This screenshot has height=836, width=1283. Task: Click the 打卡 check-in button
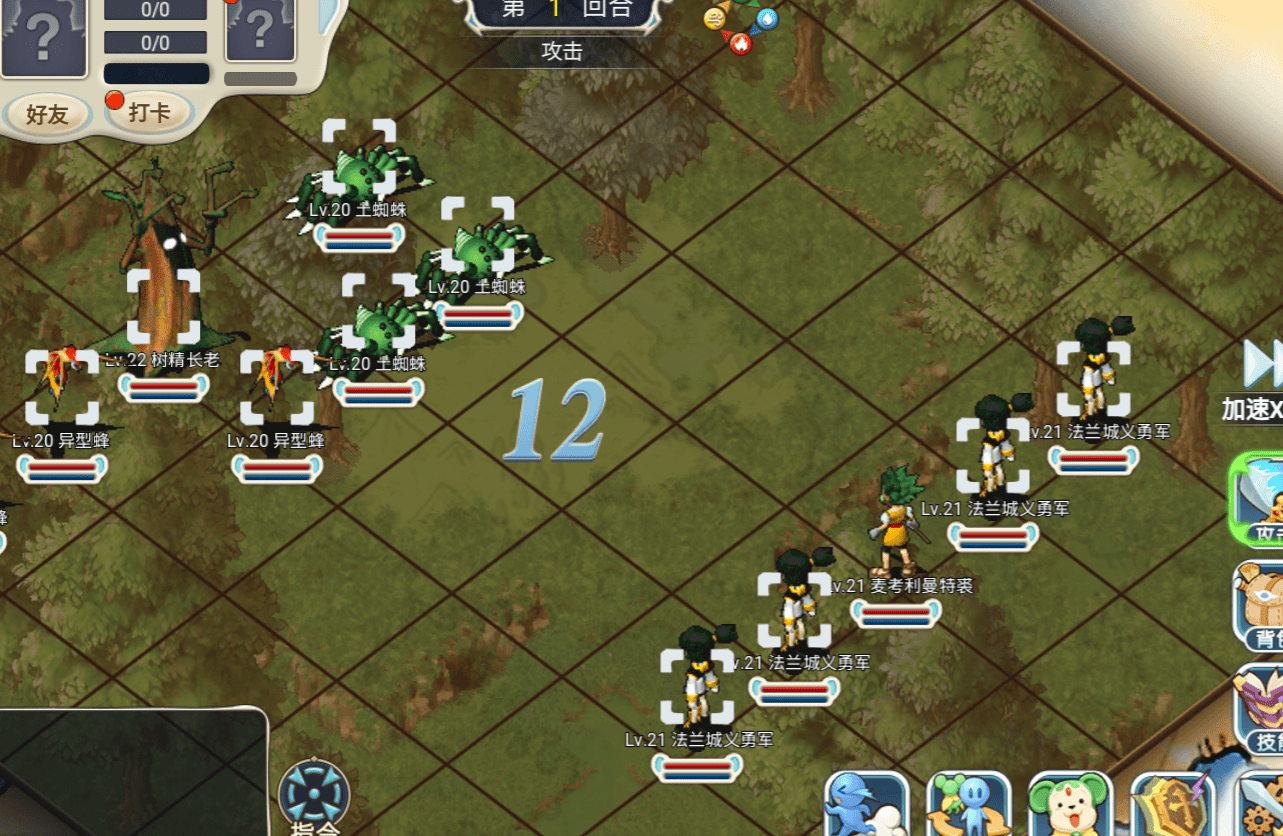pos(149,112)
